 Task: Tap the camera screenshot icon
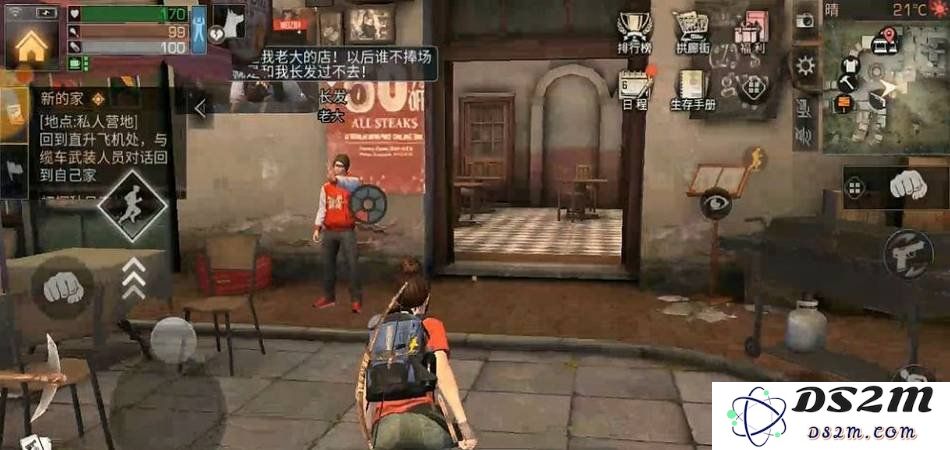point(805,20)
